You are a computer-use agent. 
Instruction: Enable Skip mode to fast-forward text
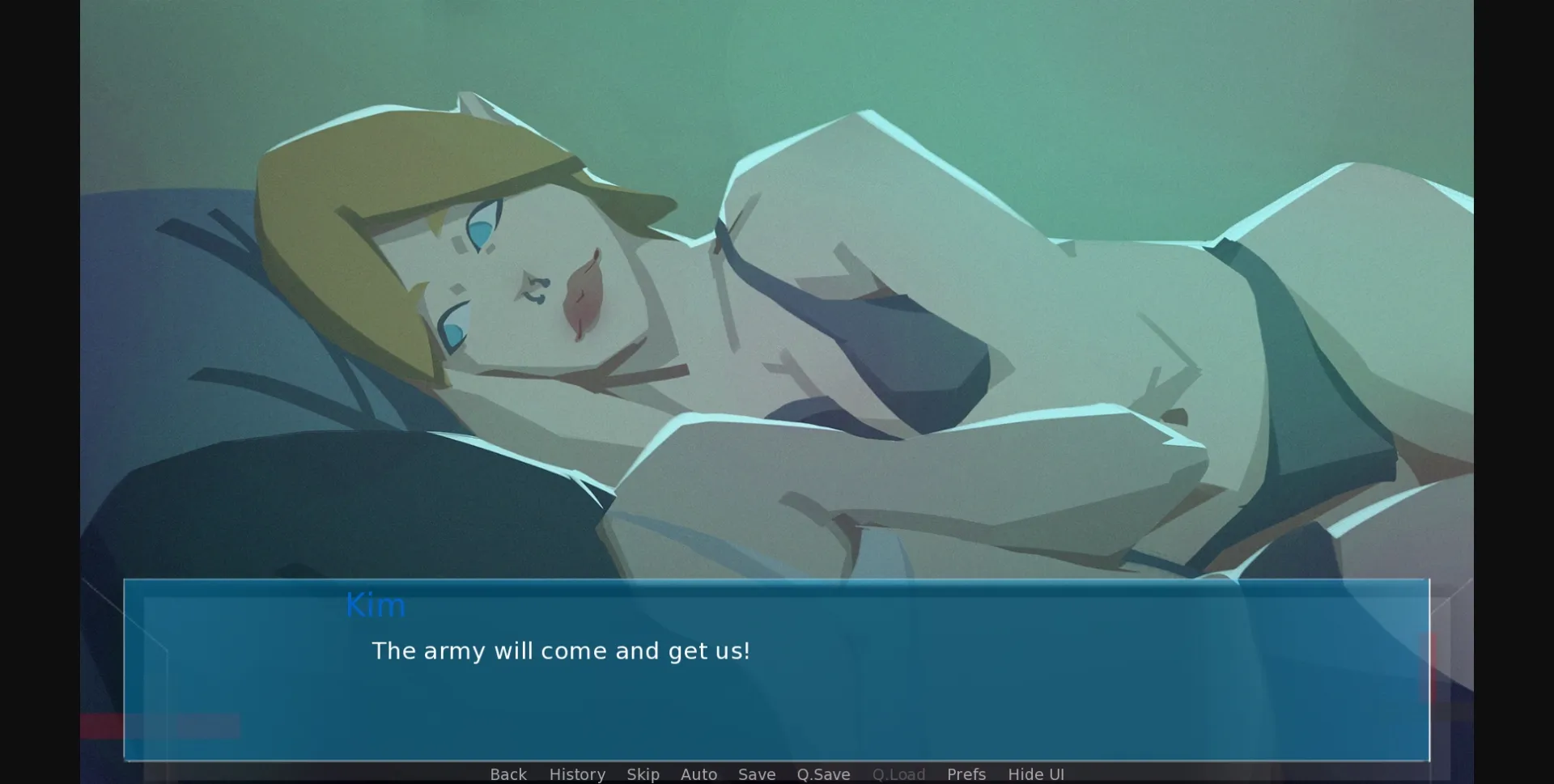click(643, 774)
